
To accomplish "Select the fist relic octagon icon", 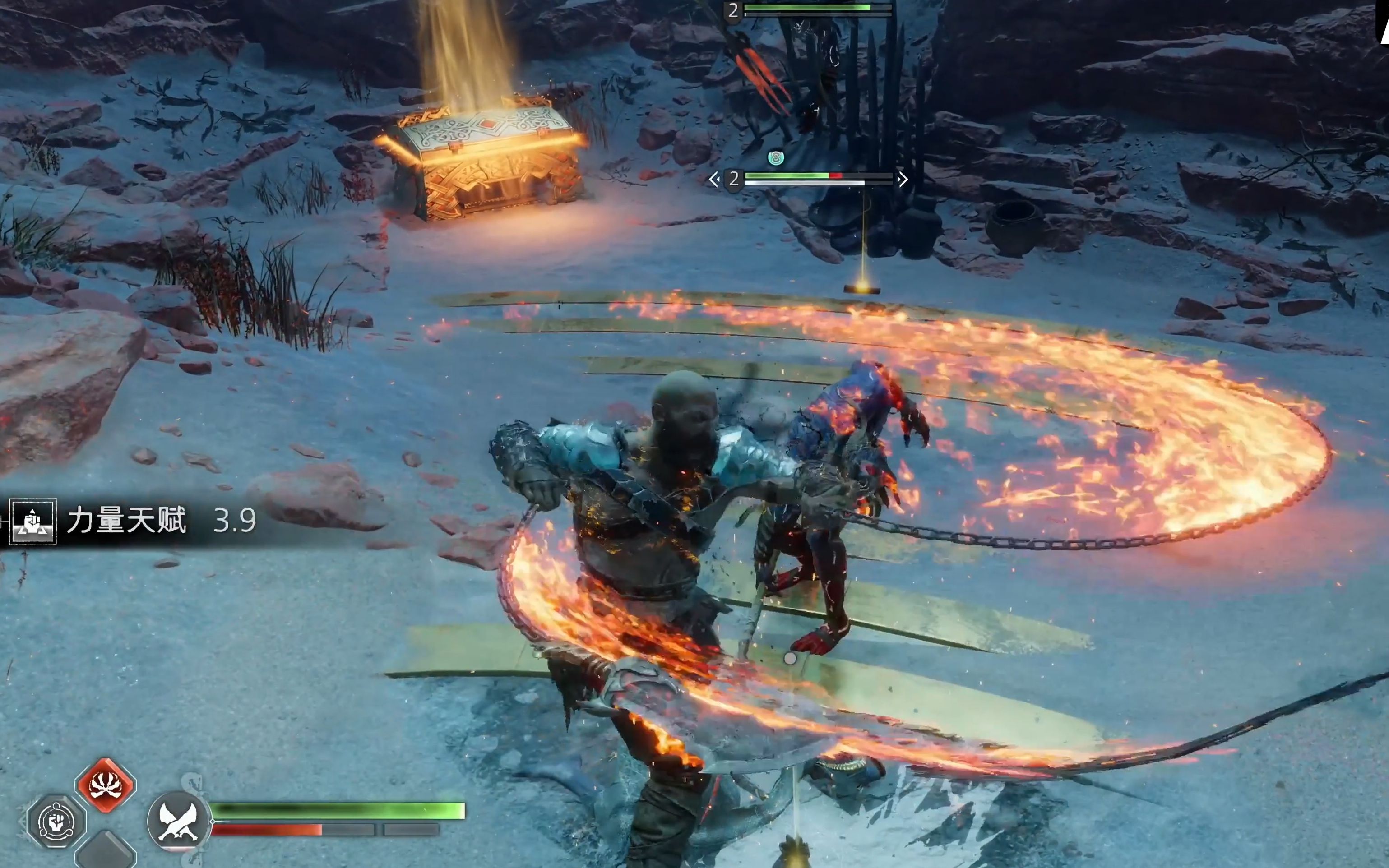I will pyautogui.click(x=56, y=822).
